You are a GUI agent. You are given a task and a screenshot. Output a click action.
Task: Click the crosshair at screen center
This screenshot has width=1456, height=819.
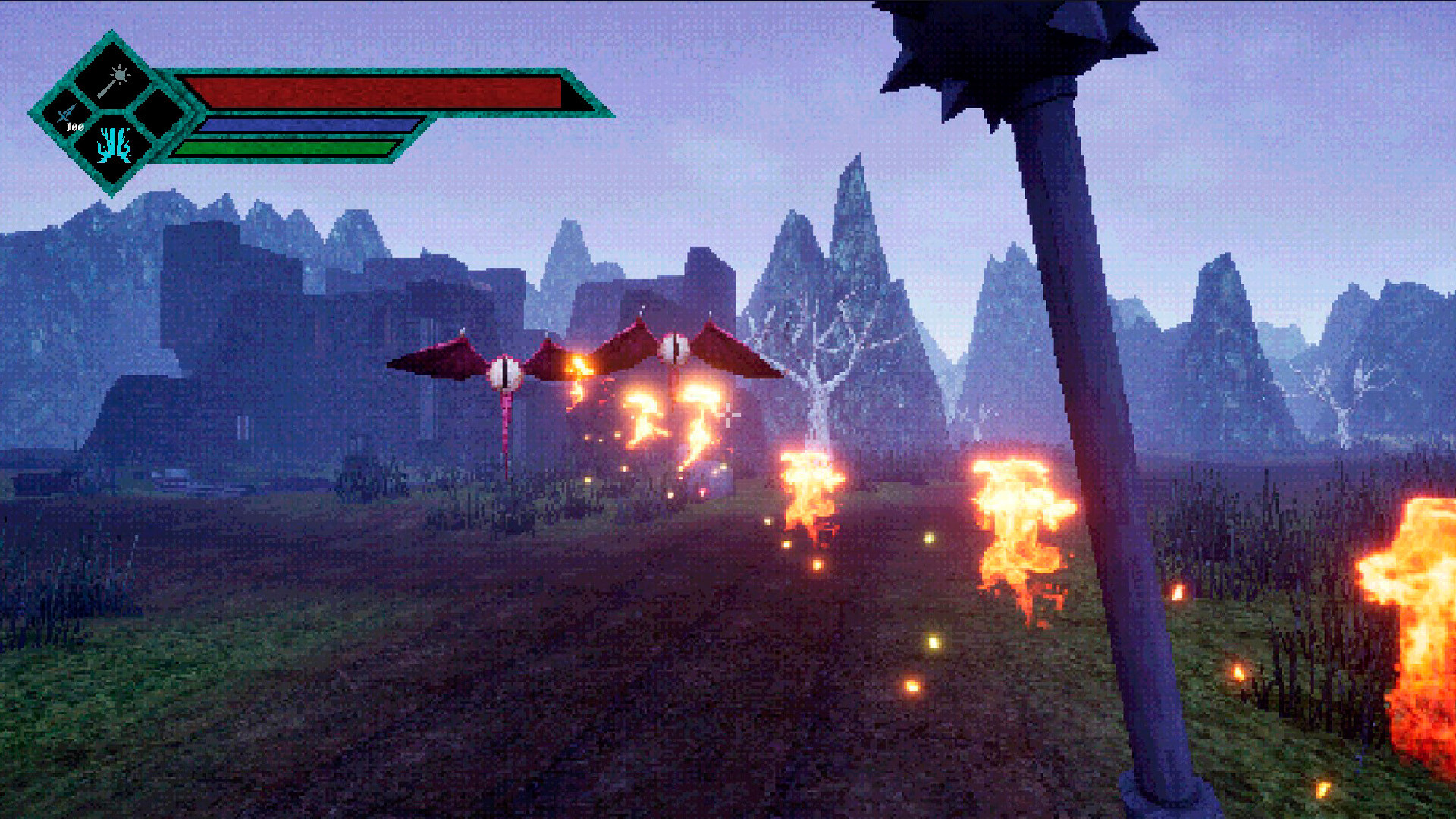(x=730, y=415)
